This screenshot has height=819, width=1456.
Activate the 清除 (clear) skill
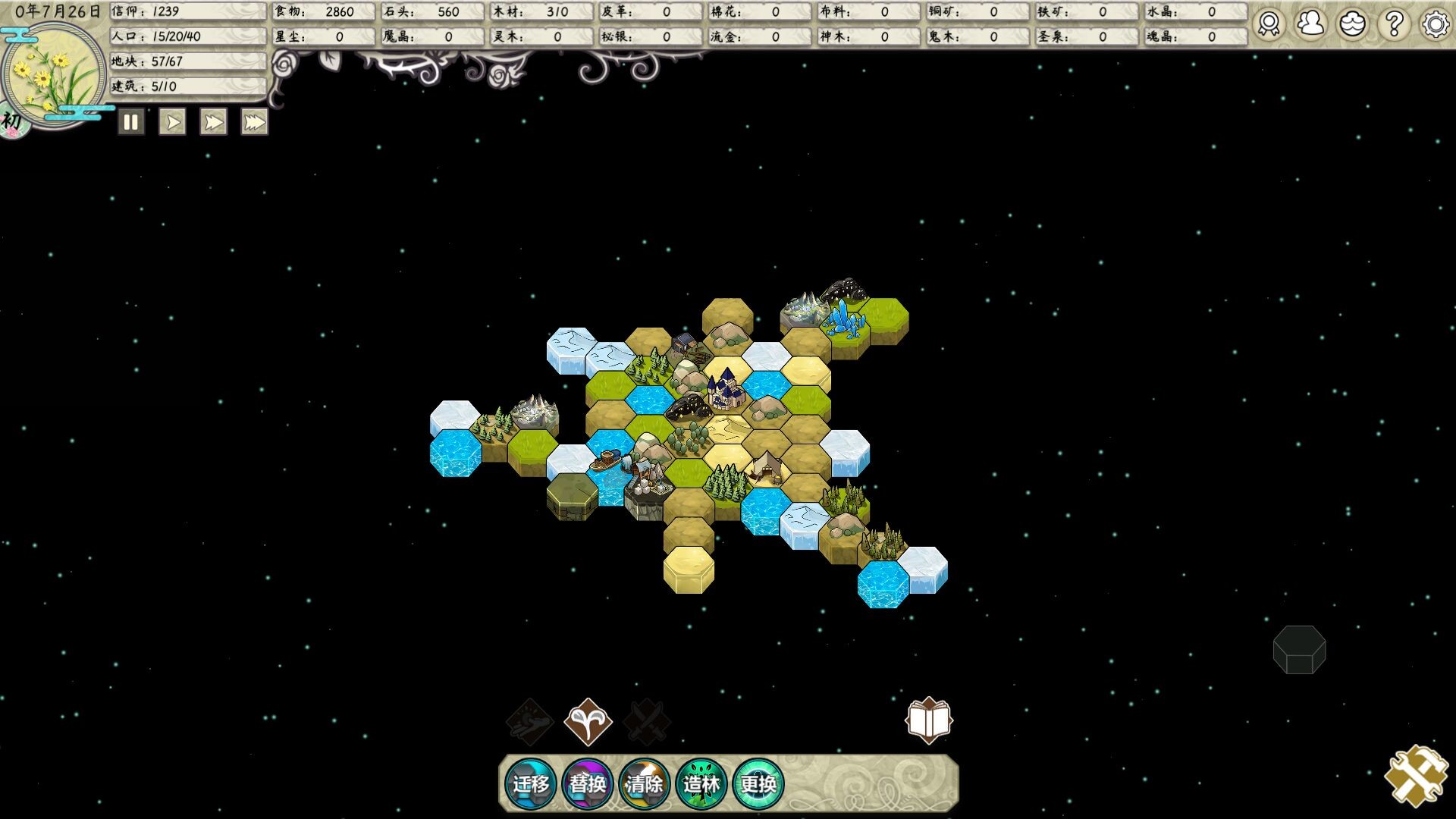point(645,783)
